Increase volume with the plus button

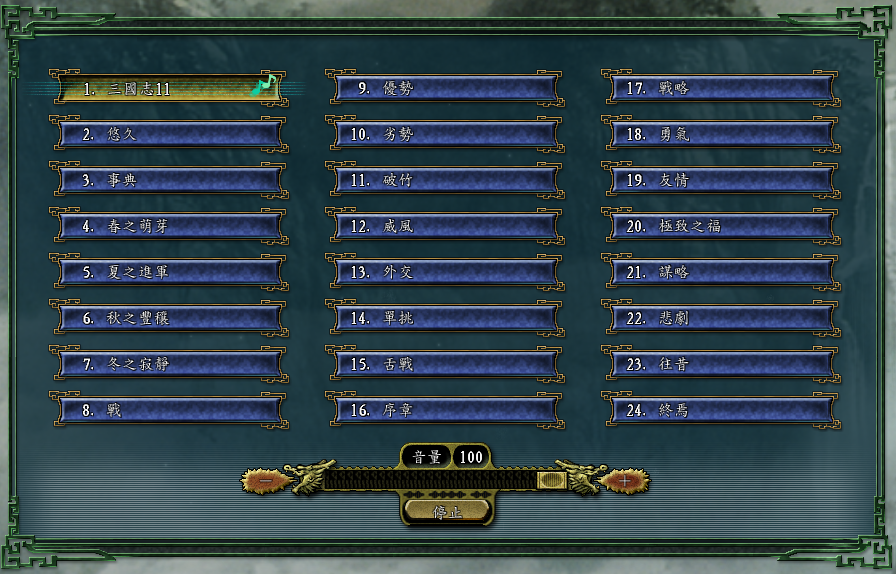[x=625, y=481]
